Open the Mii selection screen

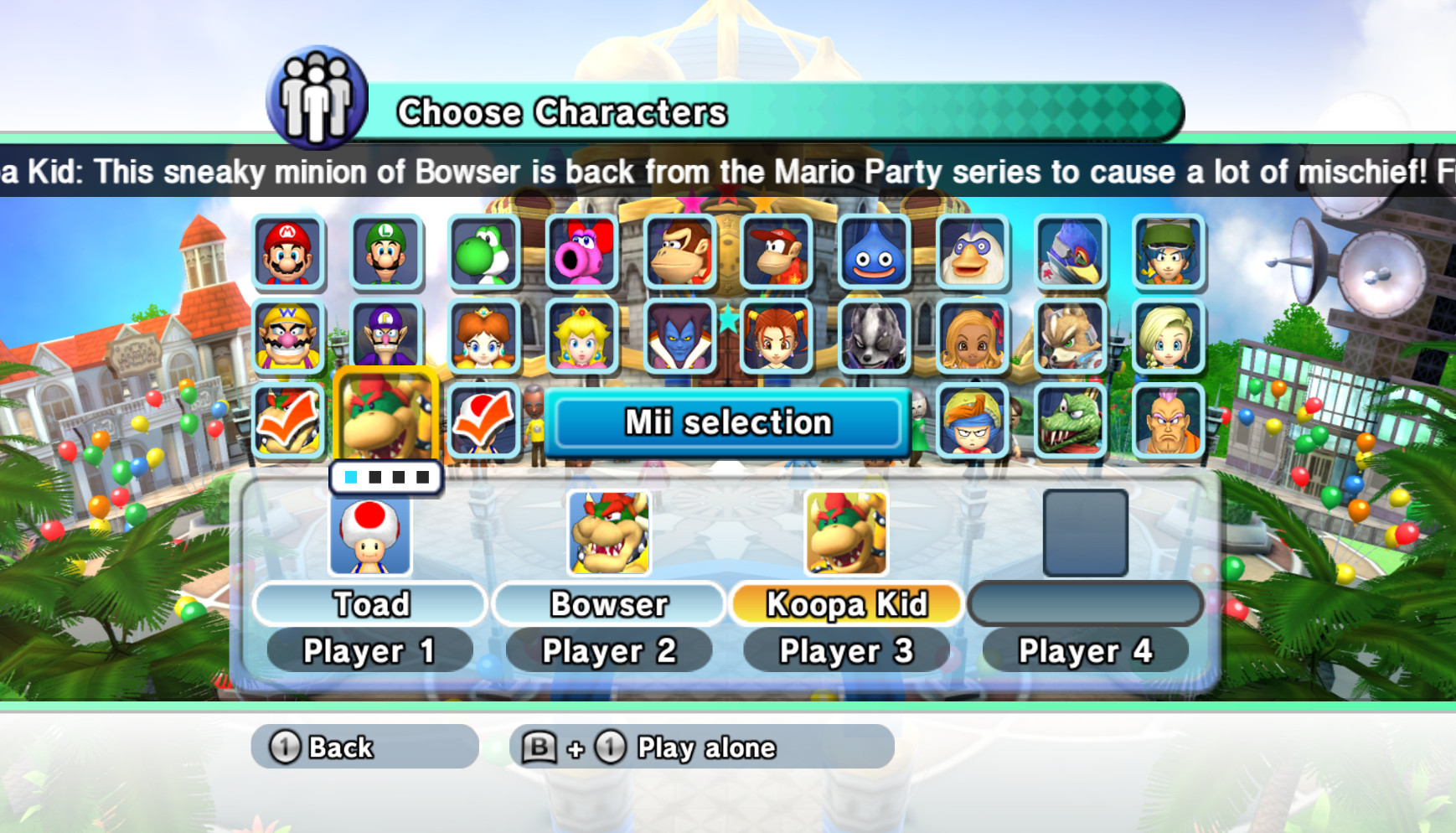click(727, 422)
